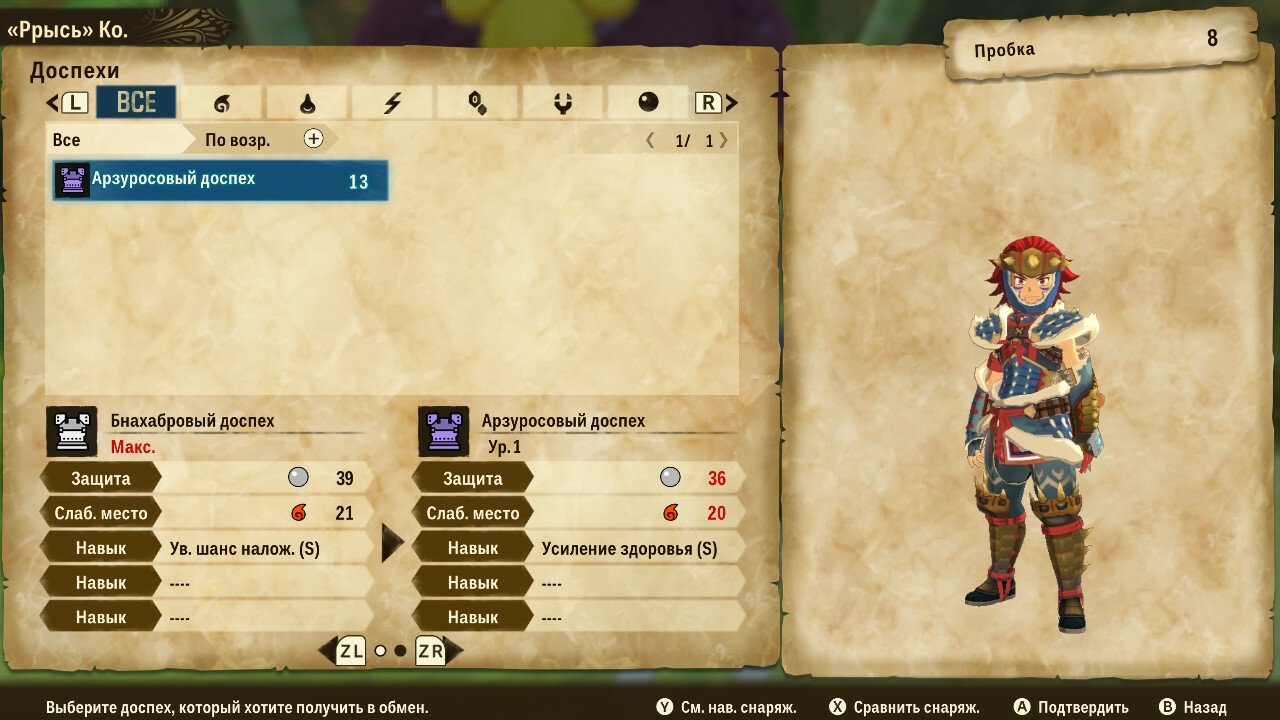Screen dimensions: 1280x720
Task: Click the left arrow beside the tabs
Action: pyautogui.click(x=53, y=102)
